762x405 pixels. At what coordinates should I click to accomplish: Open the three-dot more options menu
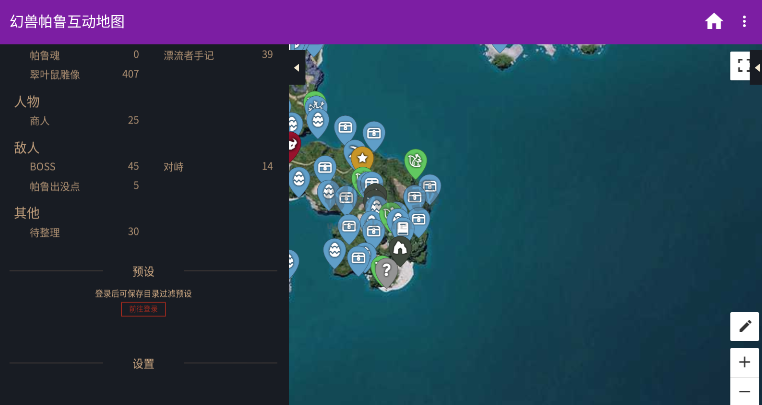(744, 21)
